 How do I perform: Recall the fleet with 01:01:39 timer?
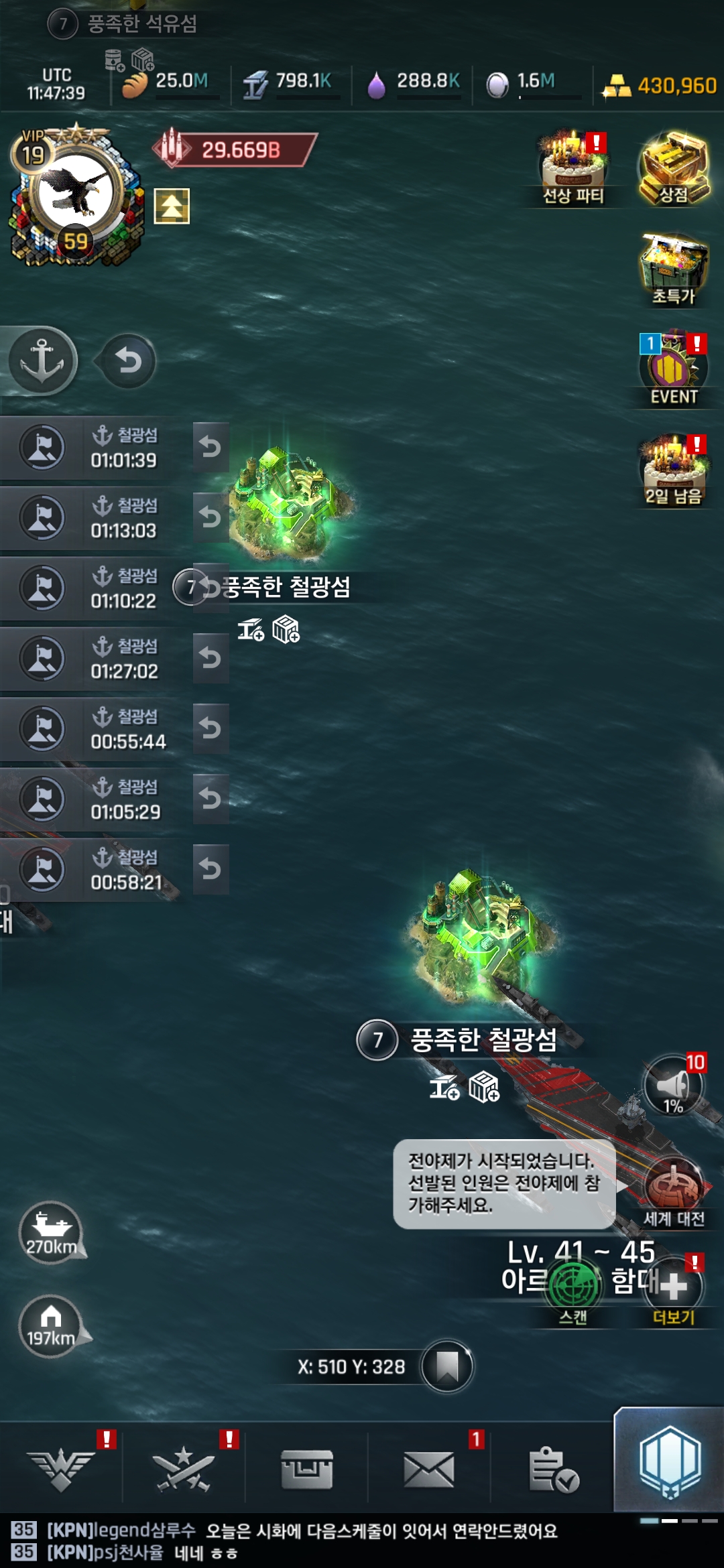[x=210, y=447]
